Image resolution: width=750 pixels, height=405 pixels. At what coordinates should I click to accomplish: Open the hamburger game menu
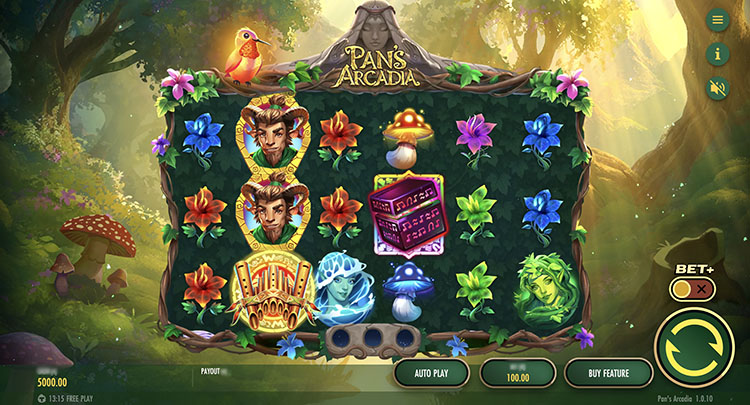tap(717, 20)
